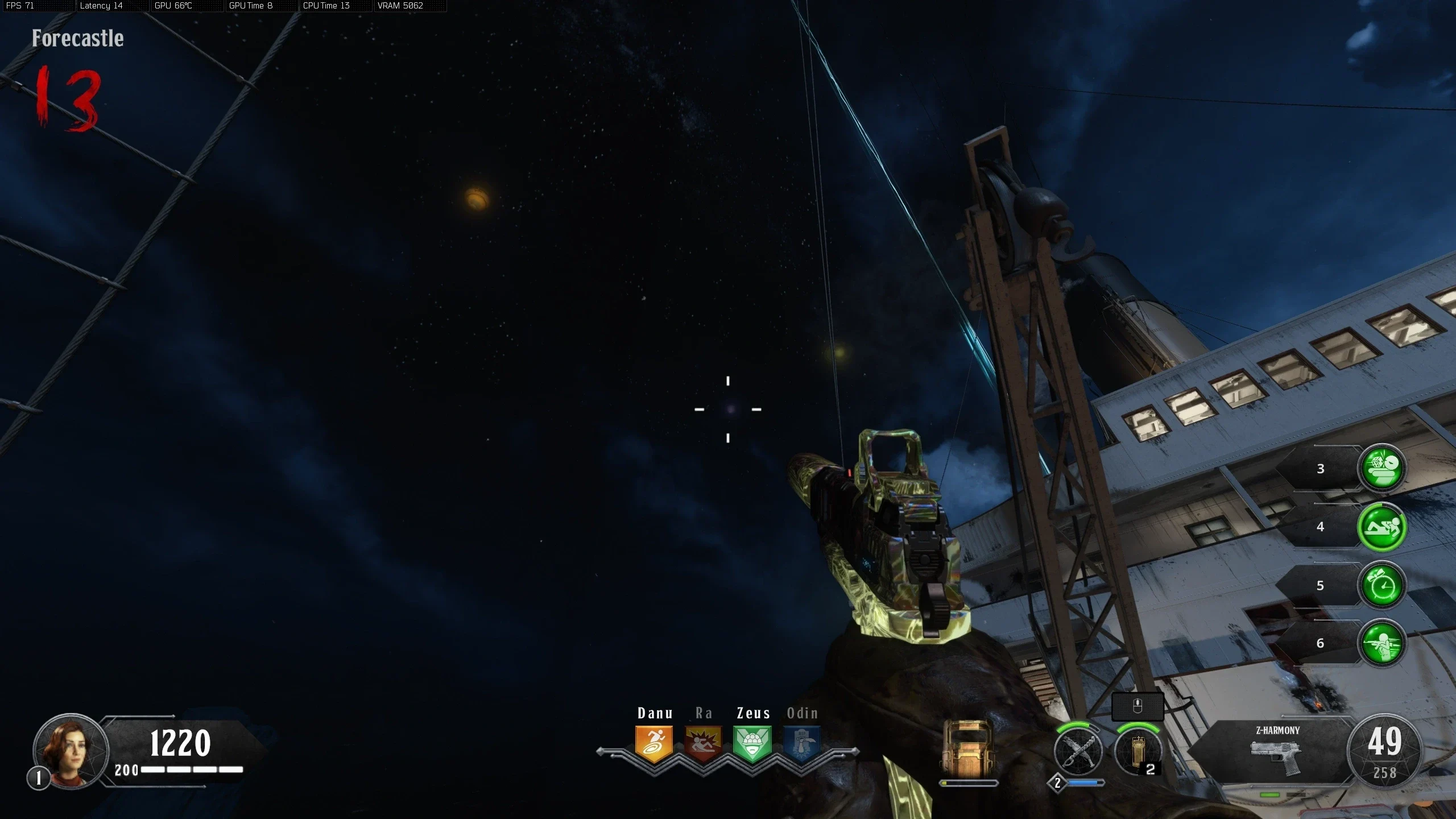1456x819 pixels.
Task: Select the Ra explosion perk icon
Action: (704, 744)
